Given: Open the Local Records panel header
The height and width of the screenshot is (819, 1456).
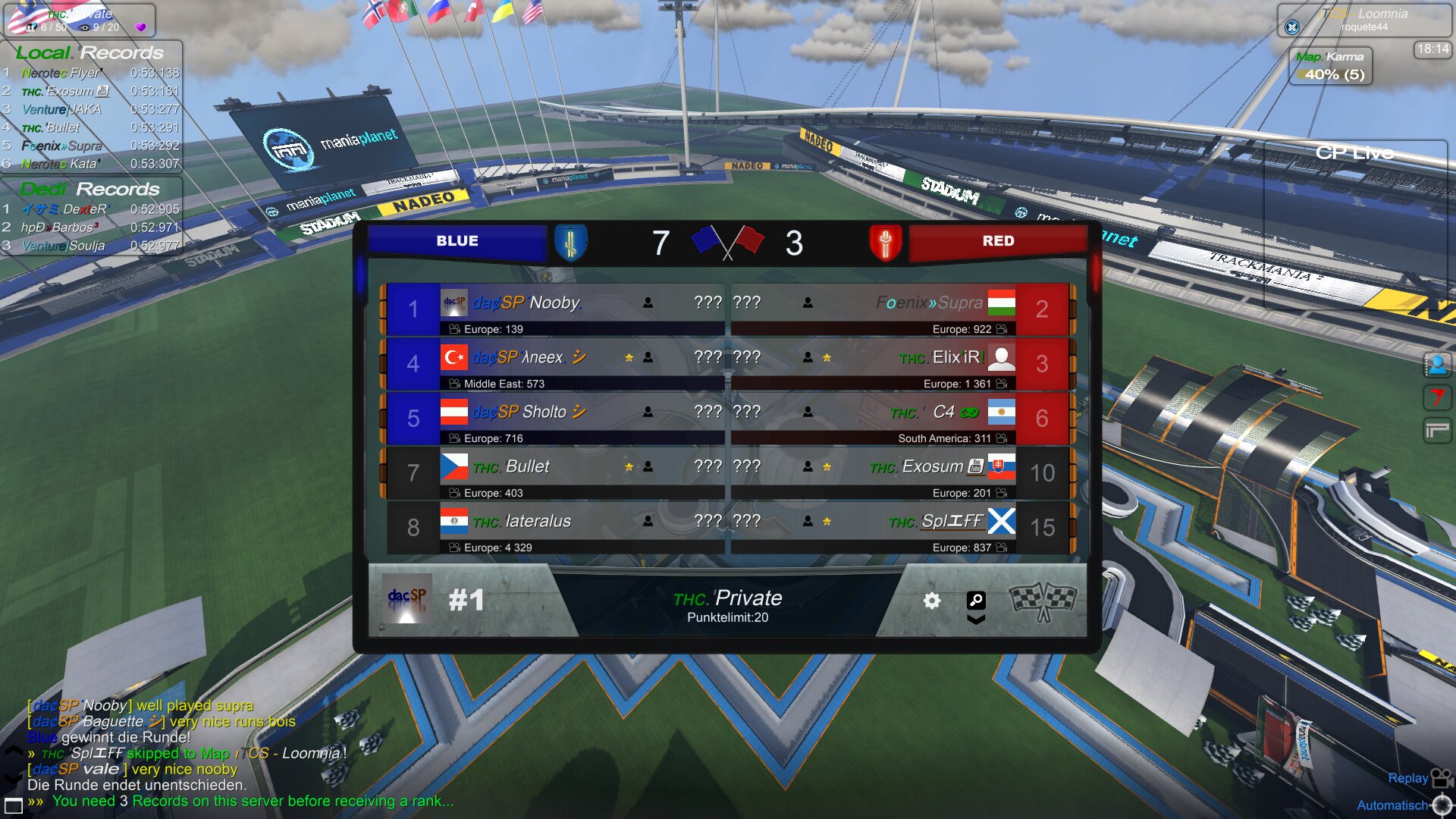Looking at the screenshot, I should 90,53.
